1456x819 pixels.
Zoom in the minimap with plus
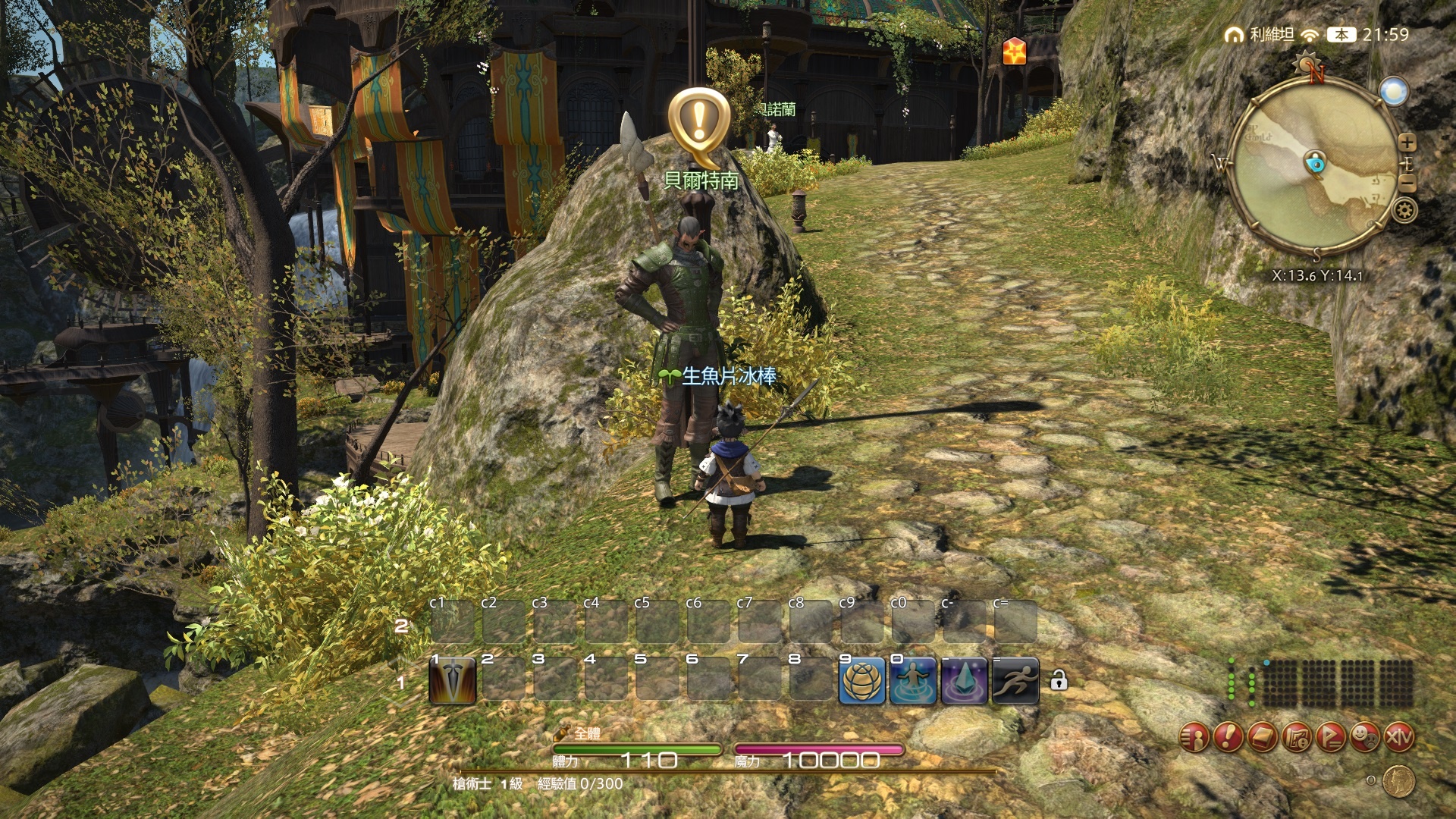(1407, 142)
